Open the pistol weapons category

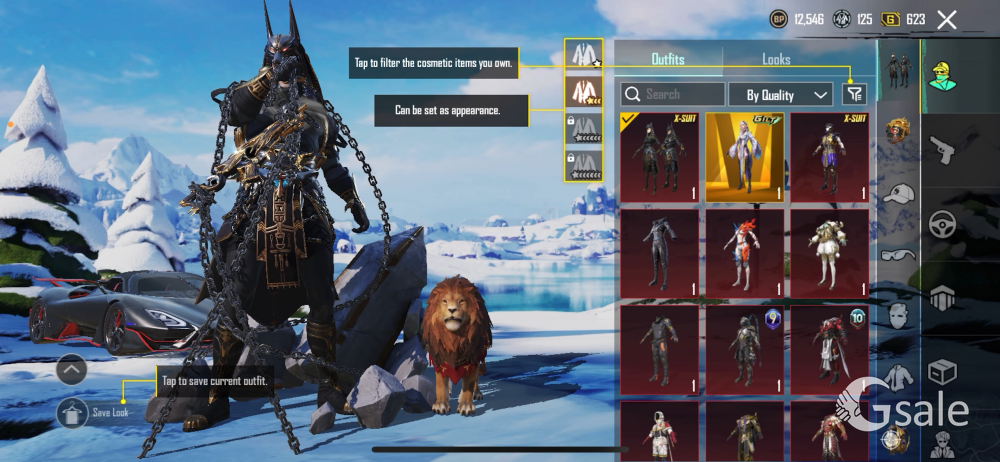click(942, 151)
